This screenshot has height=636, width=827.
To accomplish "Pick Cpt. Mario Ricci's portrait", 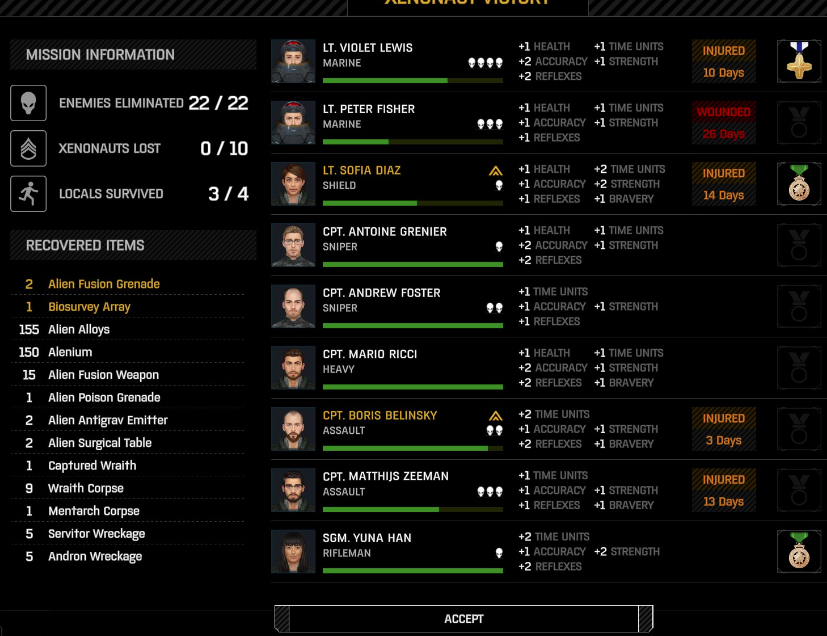I will [294, 368].
